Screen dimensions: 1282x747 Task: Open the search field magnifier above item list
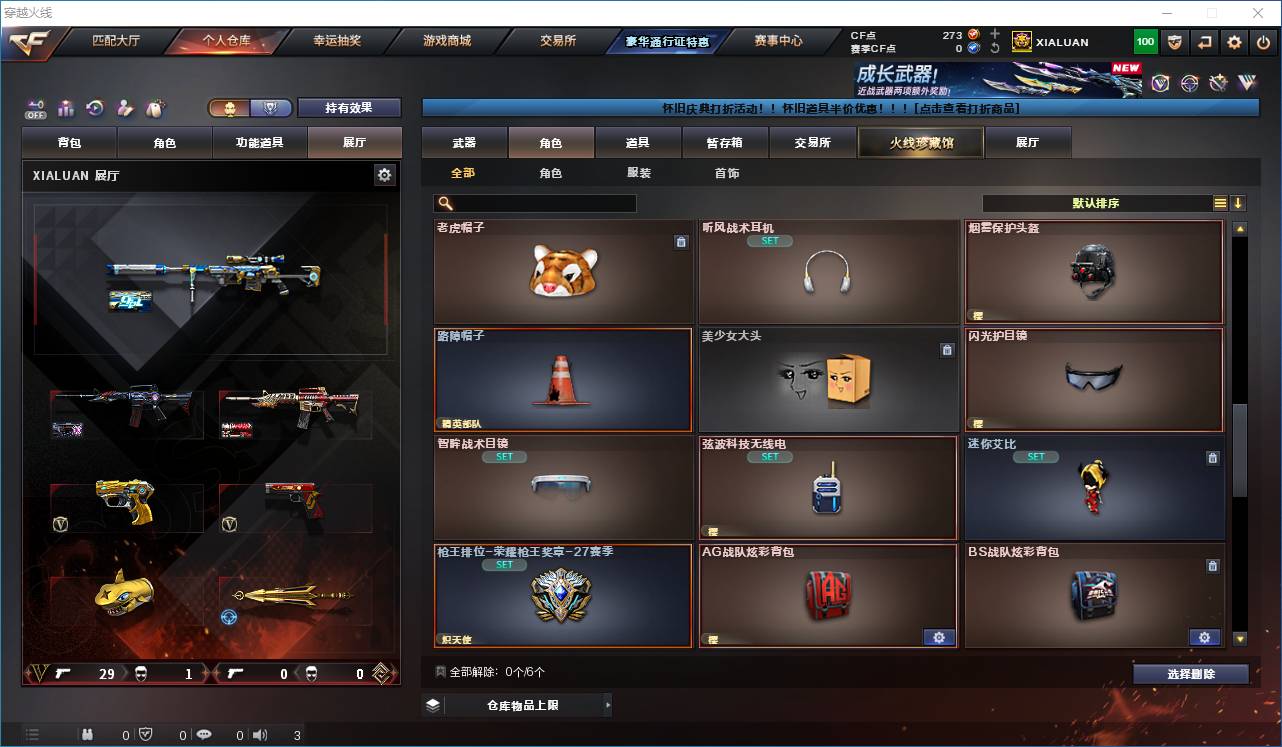point(444,202)
